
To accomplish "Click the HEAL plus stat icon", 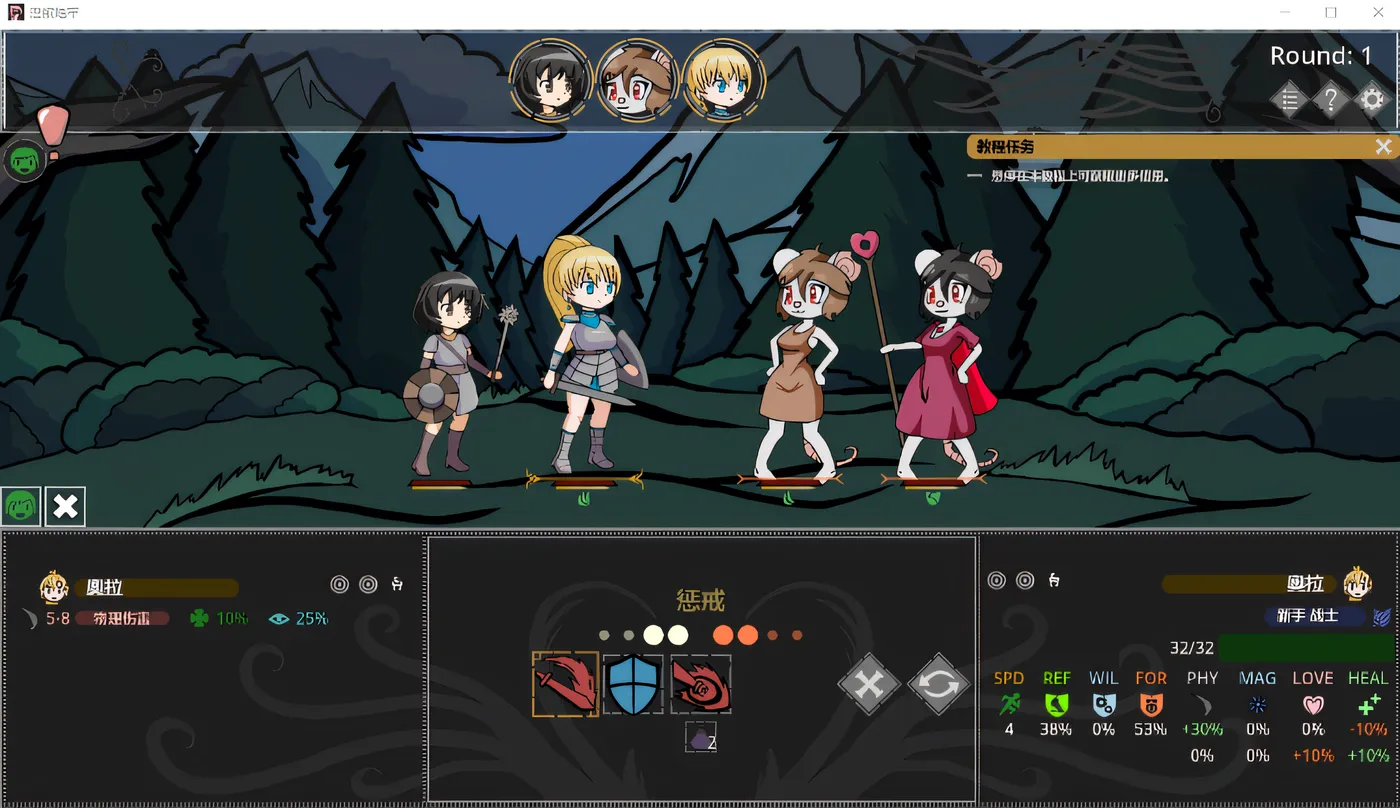I will [x=1367, y=705].
